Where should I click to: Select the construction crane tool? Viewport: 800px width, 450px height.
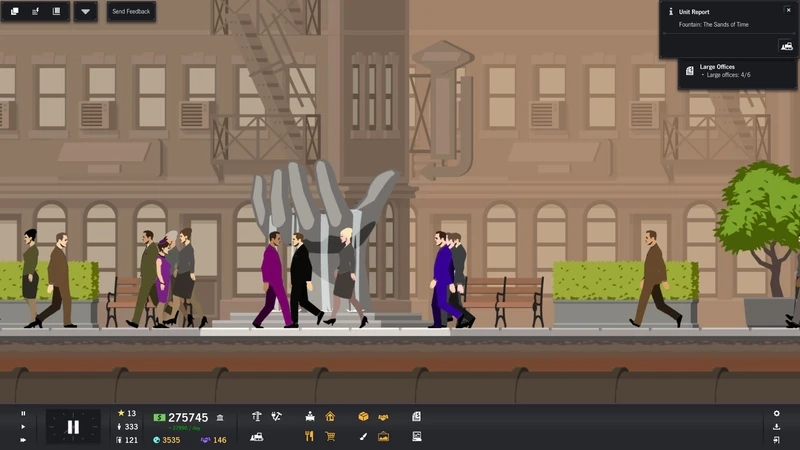[257, 416]
